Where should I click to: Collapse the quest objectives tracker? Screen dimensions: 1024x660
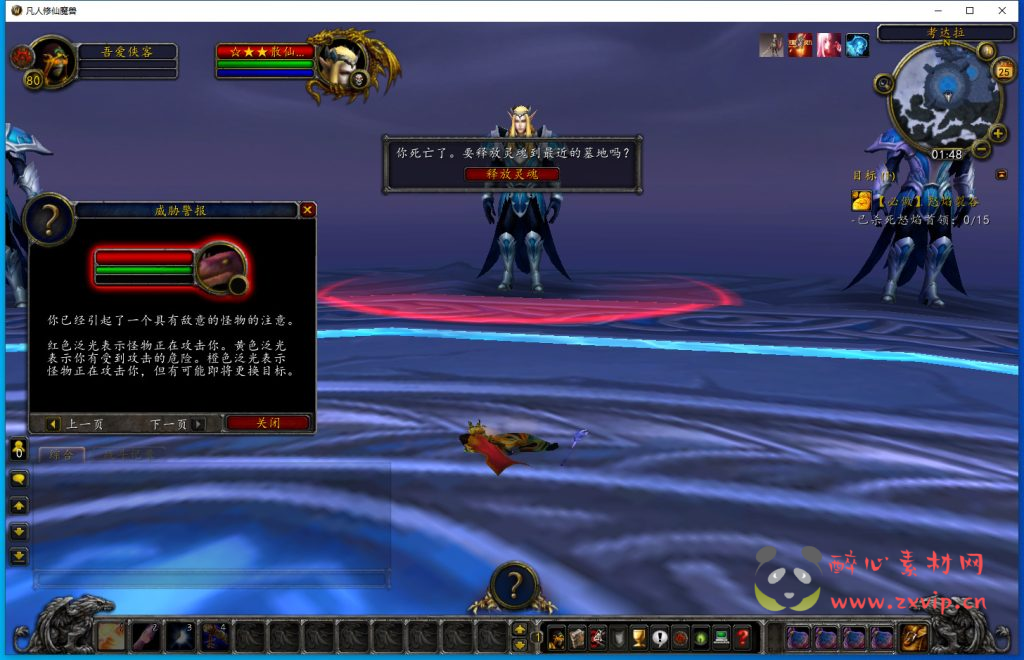pyautogui.click(x=1001, y=174)
